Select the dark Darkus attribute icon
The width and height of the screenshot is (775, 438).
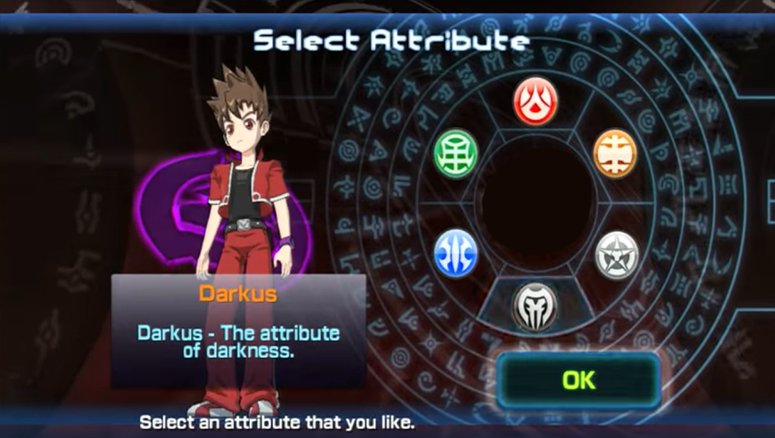[535, 306]
